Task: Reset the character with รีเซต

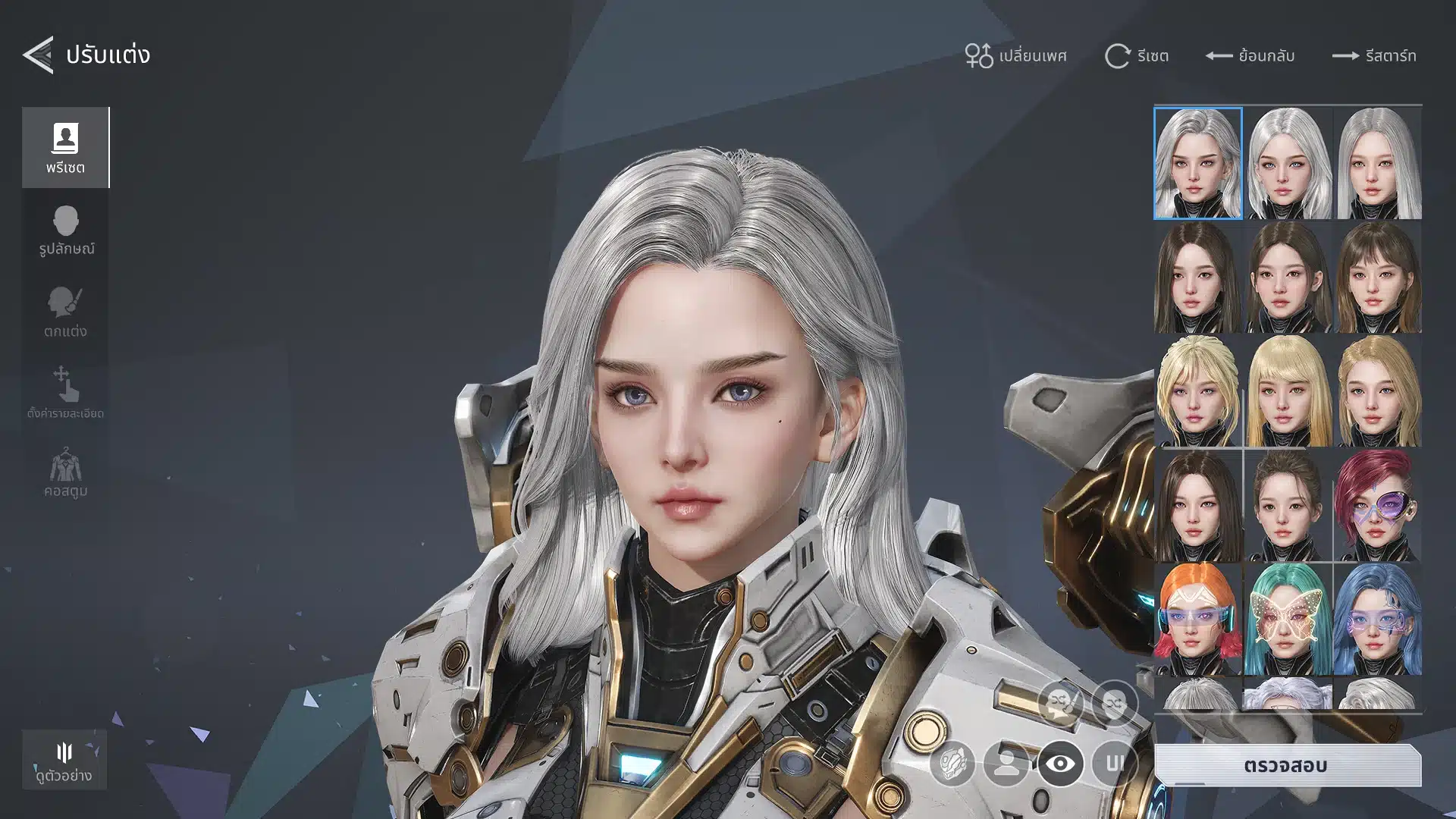Action: (x=1136, y=55)
